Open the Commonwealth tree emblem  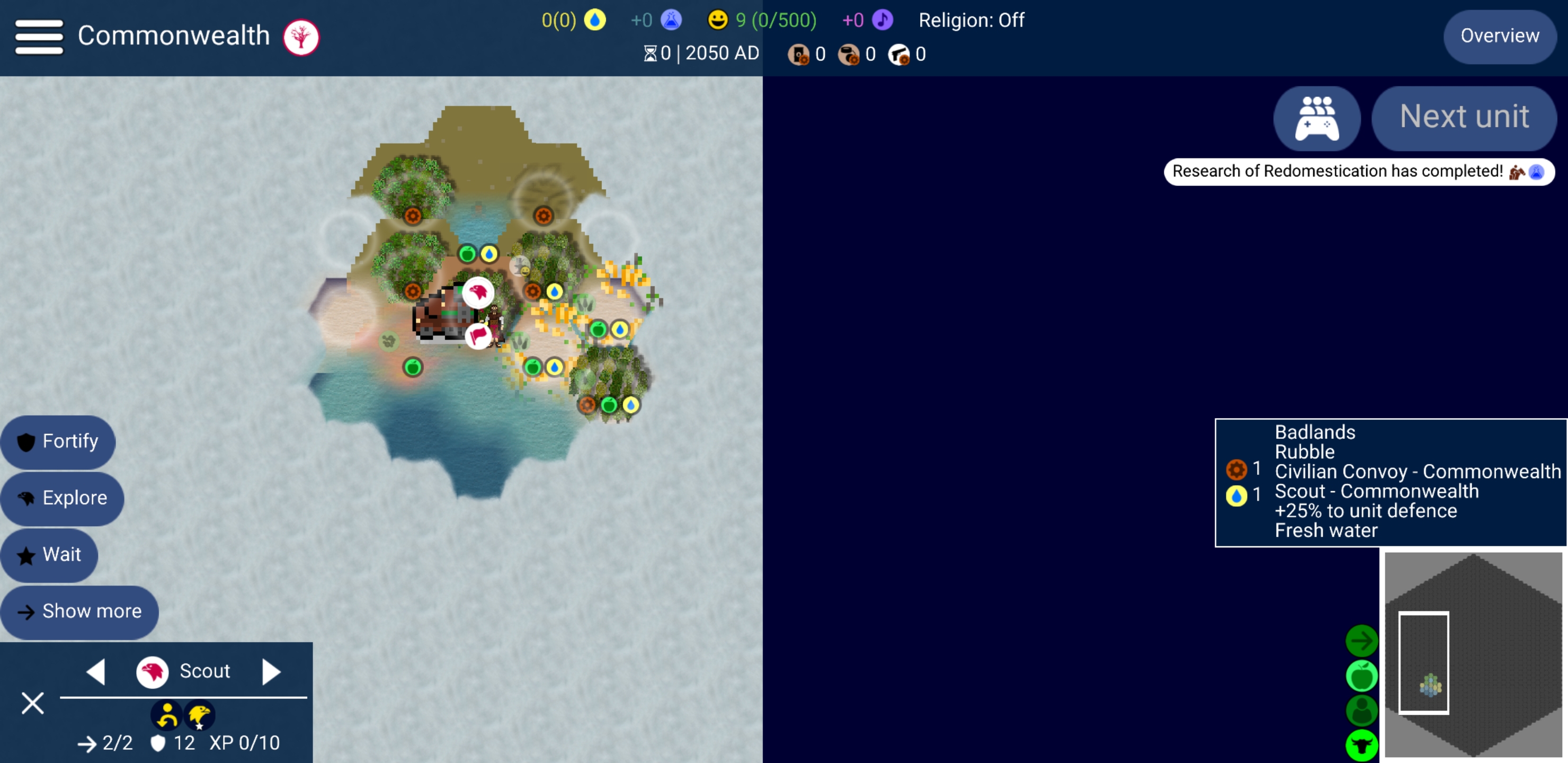click(302, 37)
